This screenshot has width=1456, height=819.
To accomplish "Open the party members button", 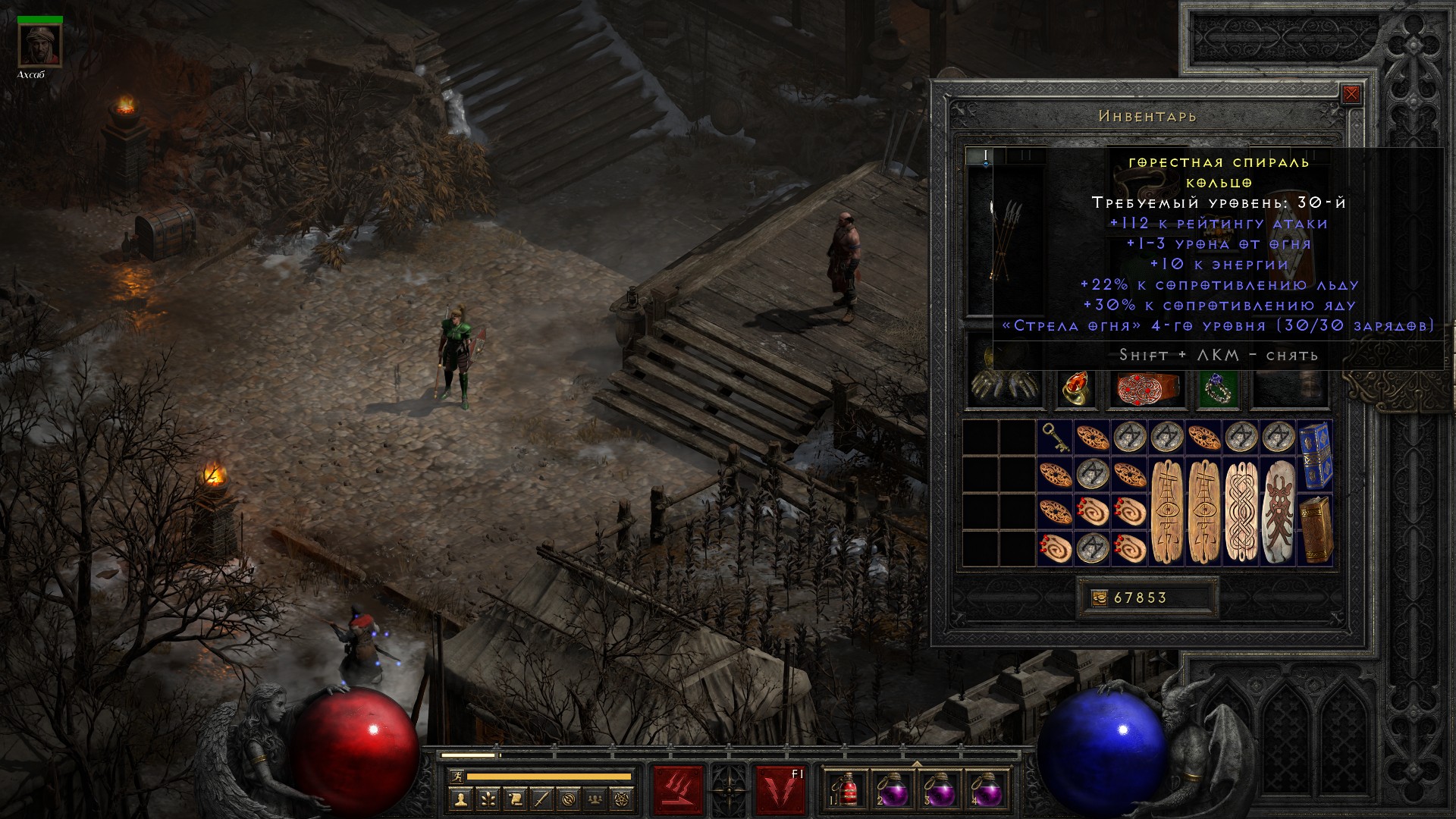I will 596,799.
